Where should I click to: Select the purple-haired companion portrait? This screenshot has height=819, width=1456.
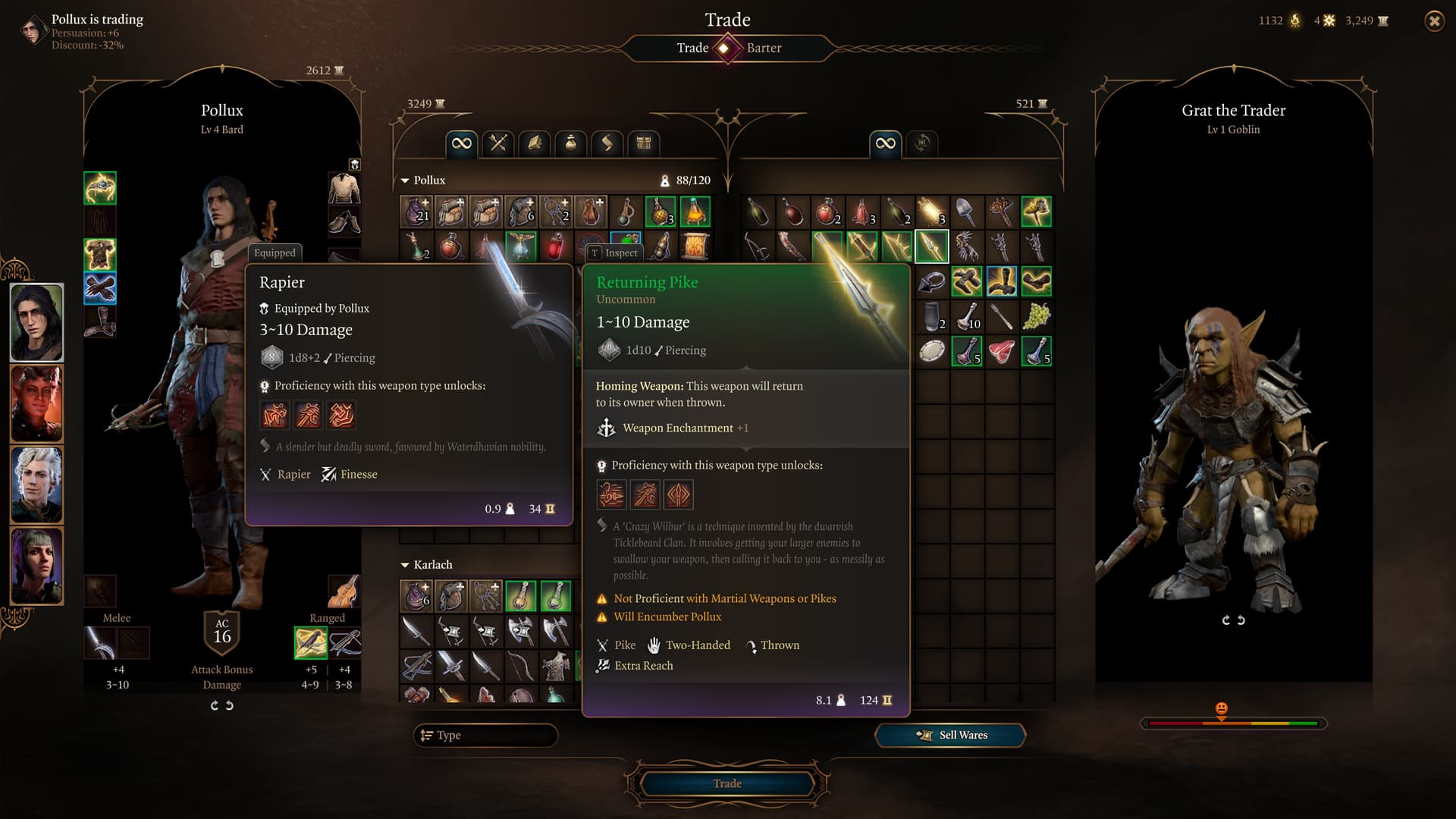(x=36, y=566)
